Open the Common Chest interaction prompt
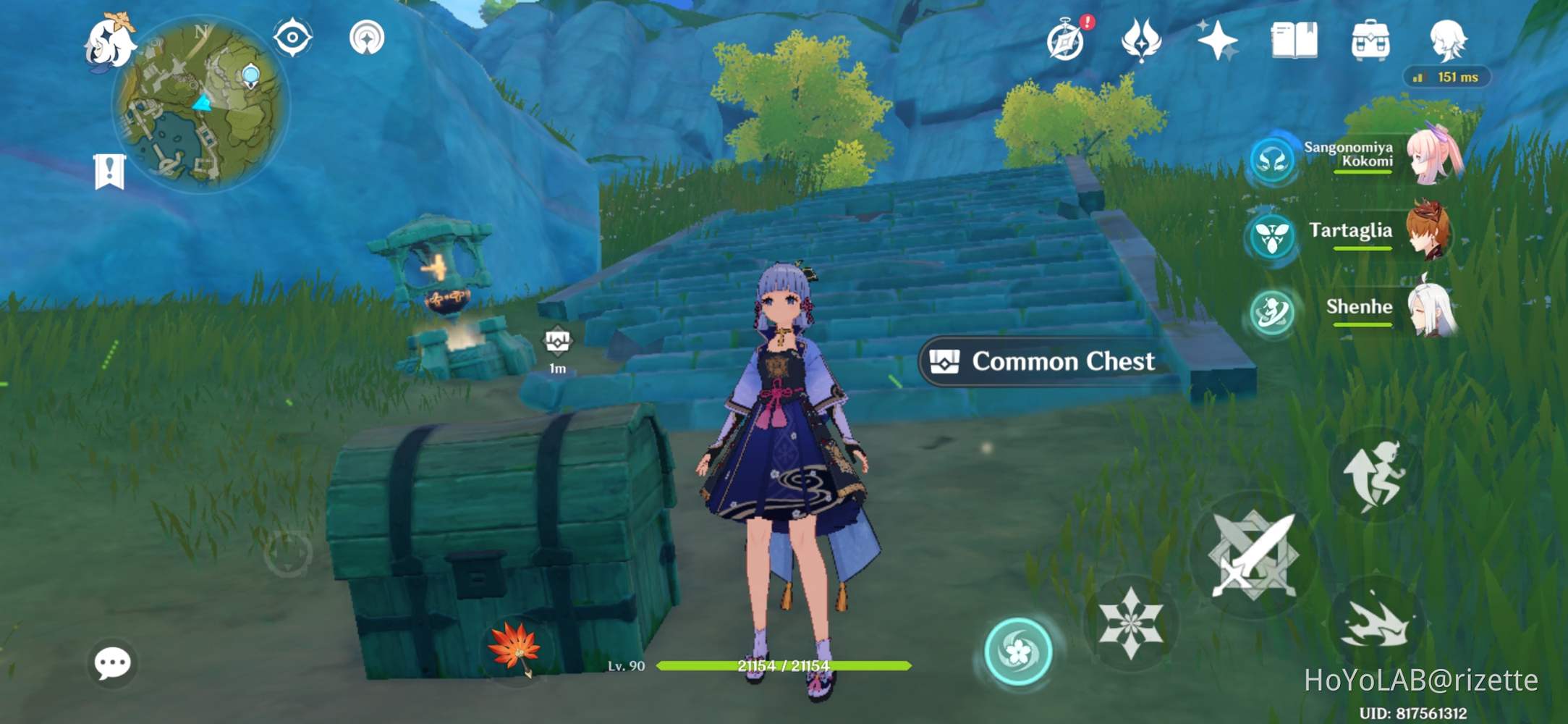This screenshot has width=1568, height=724. (x=1042, y=361)
